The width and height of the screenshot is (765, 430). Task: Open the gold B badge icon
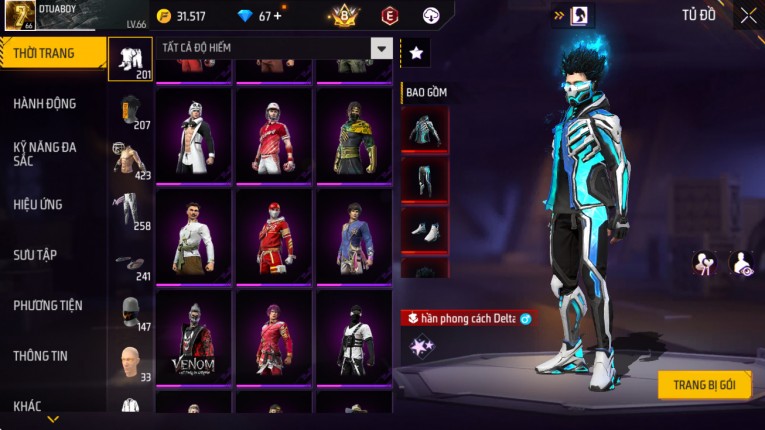click(345, 16)
